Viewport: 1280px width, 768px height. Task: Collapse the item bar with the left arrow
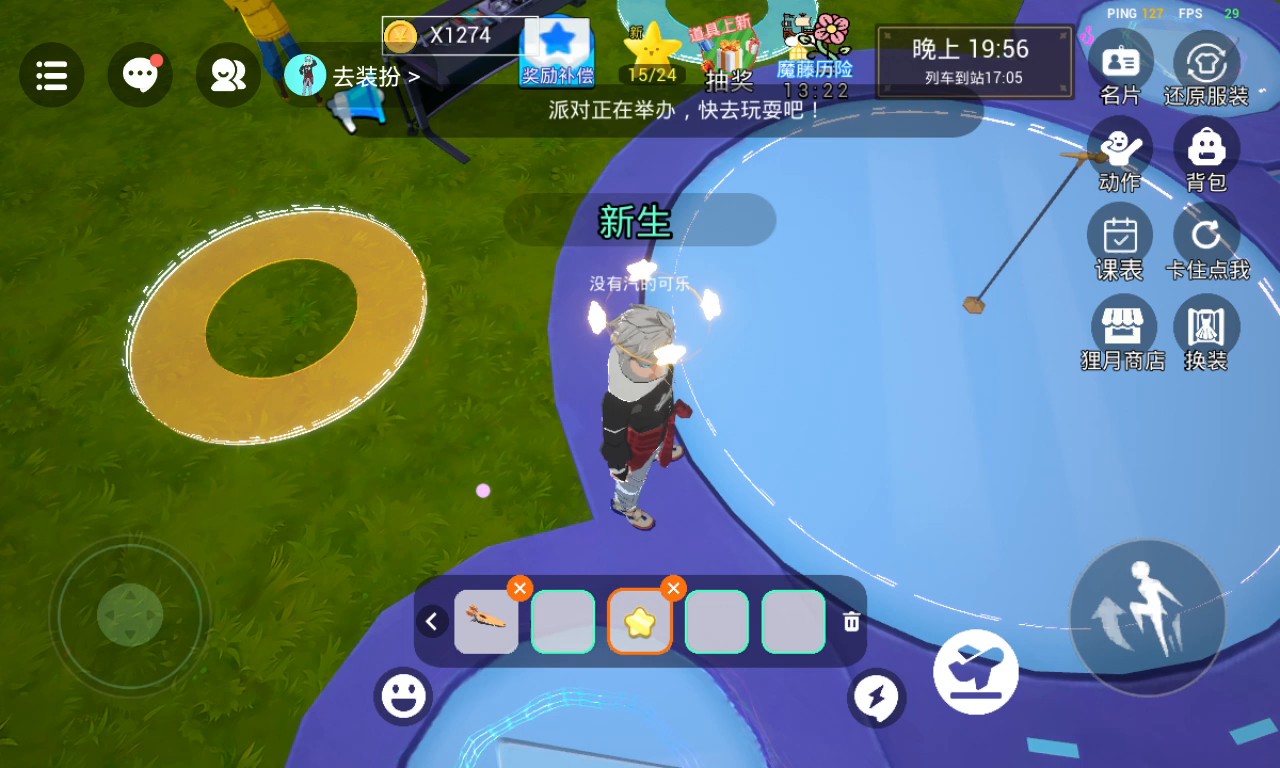(x=432, y=622)
